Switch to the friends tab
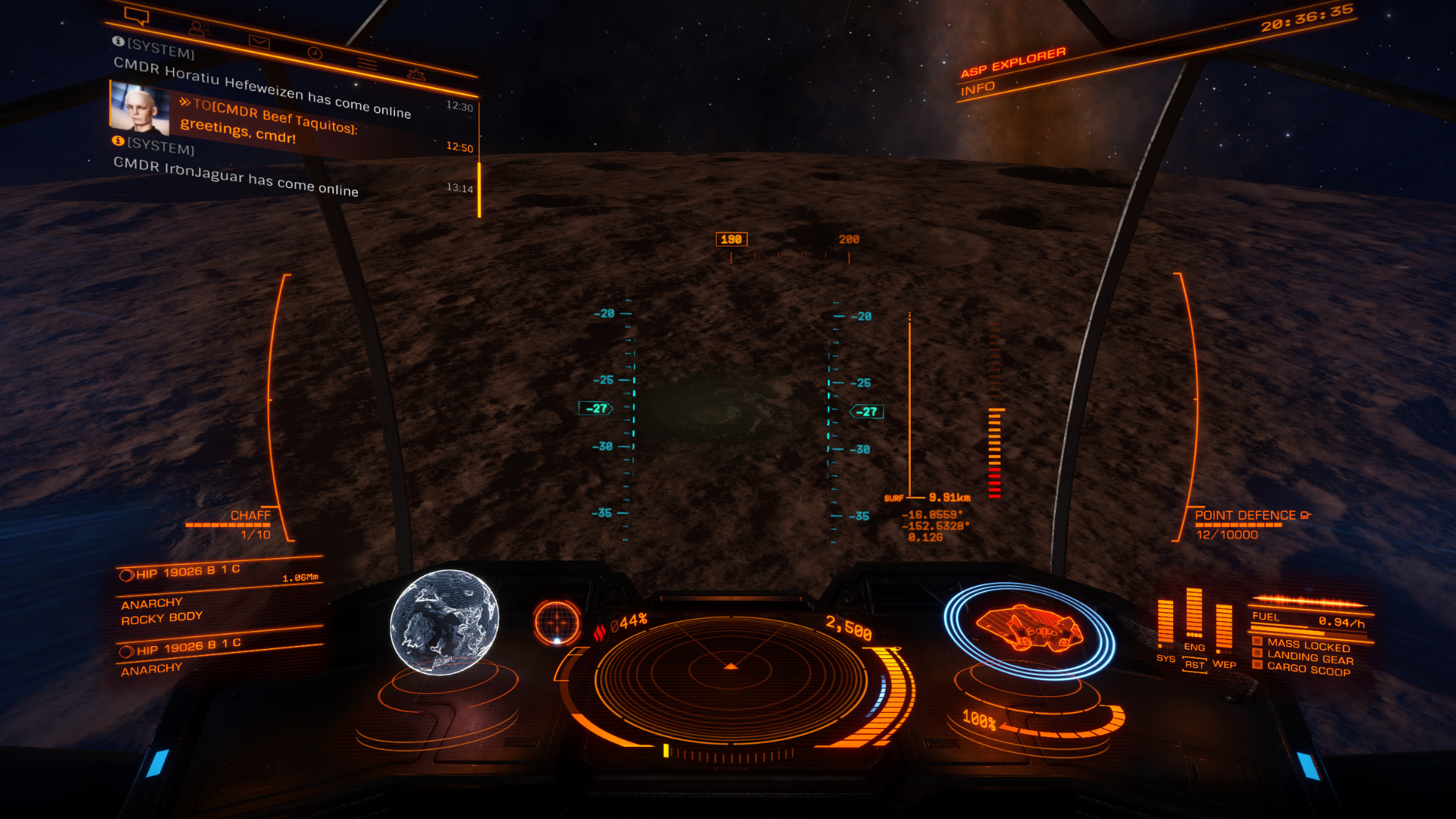The width and height of the screenshot is (1456, 819). [199, 30]
